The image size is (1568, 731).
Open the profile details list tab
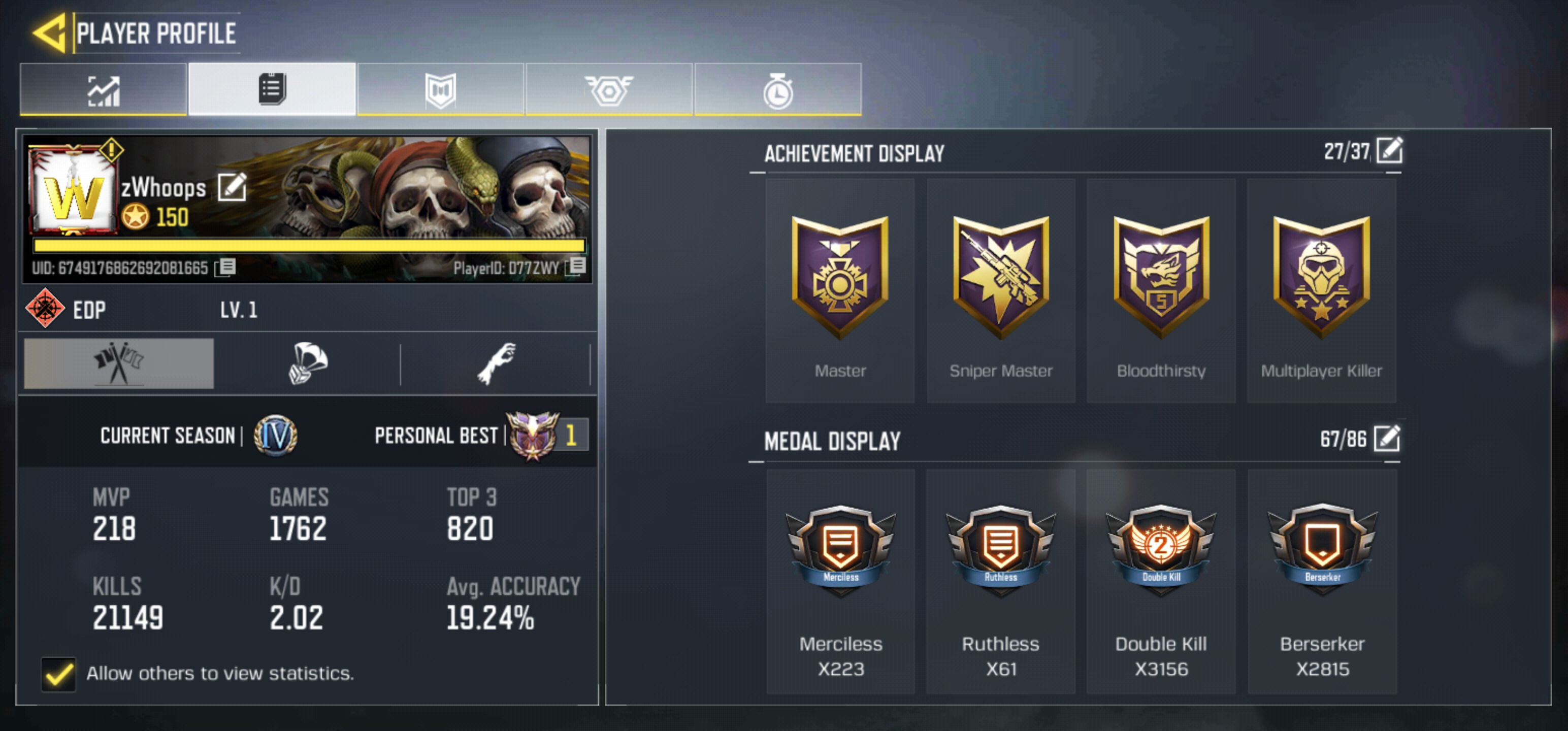[272, 90]
